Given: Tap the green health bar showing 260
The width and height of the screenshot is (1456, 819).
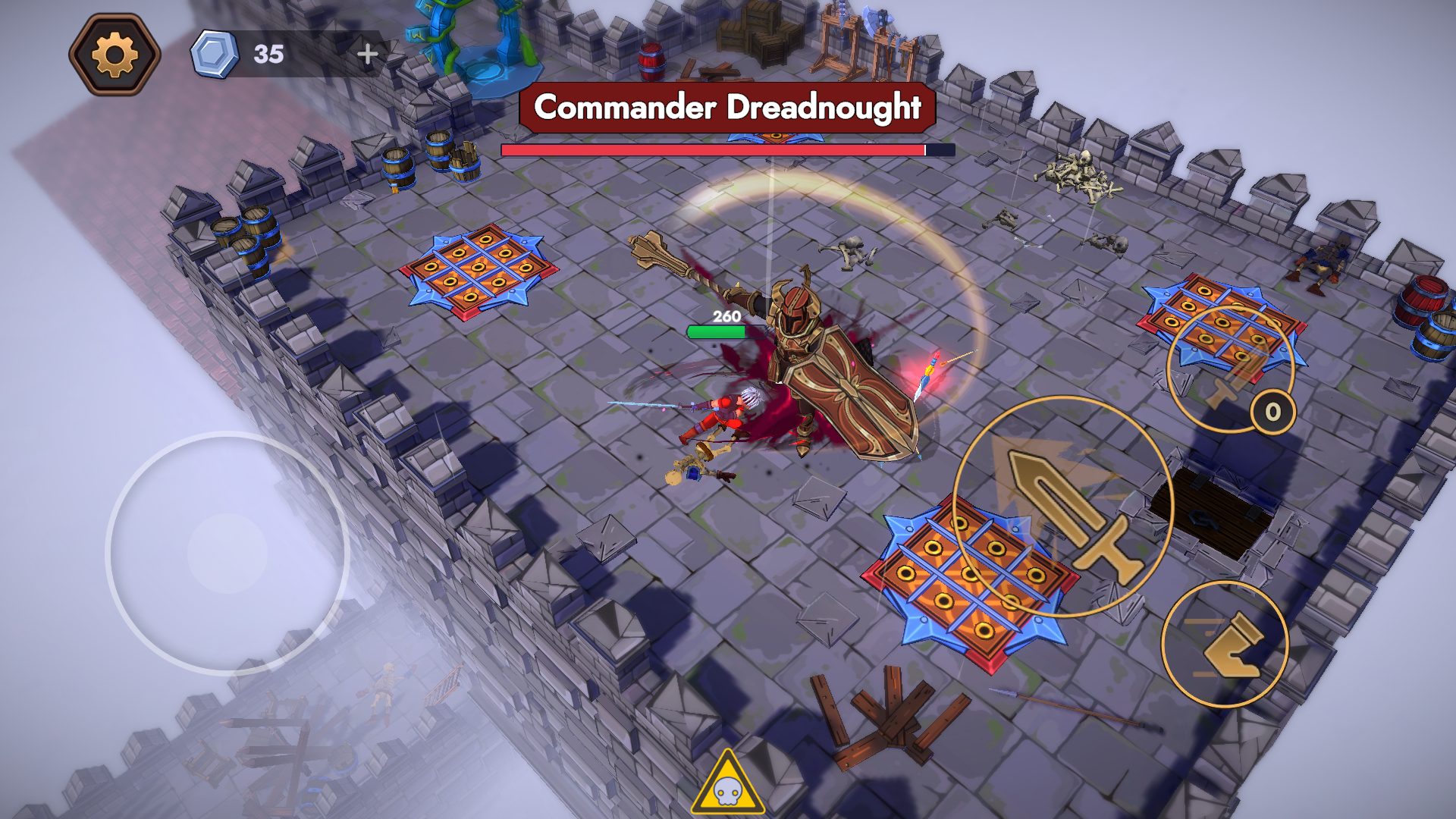Looking at the screenshot, I should tap(717, 330).
